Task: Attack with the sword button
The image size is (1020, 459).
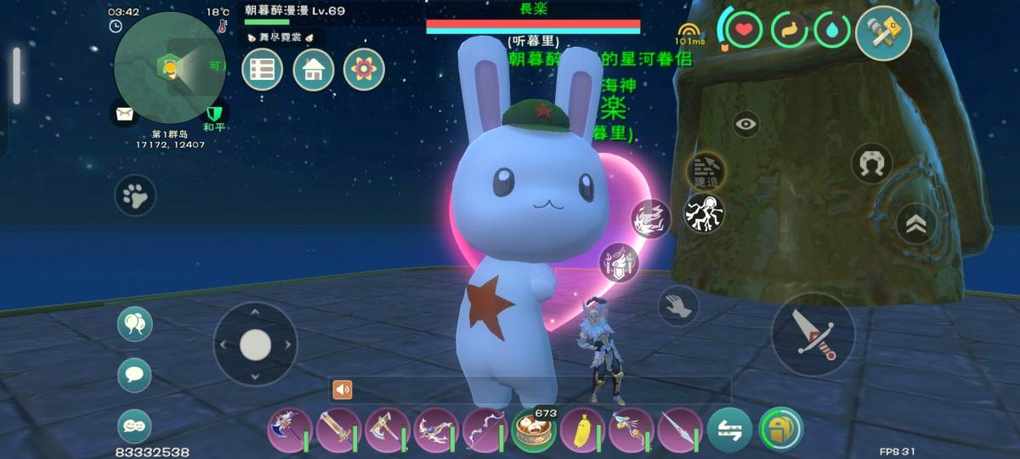Action: click(812, 334)
